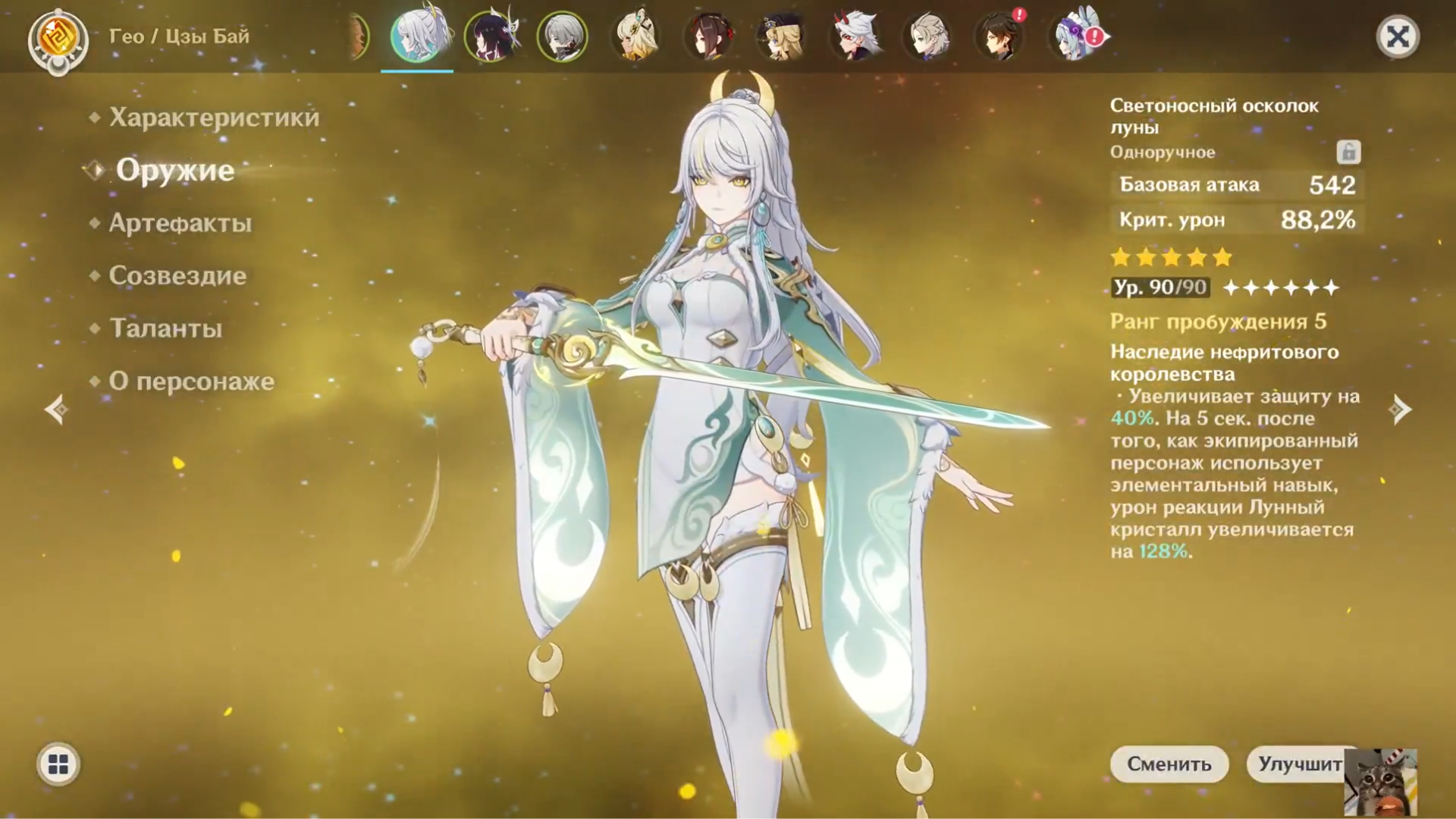This screenshot has width=1456, height=819.
Task: Choose the brown-haired portrait with red flowers
Action: 709,36
